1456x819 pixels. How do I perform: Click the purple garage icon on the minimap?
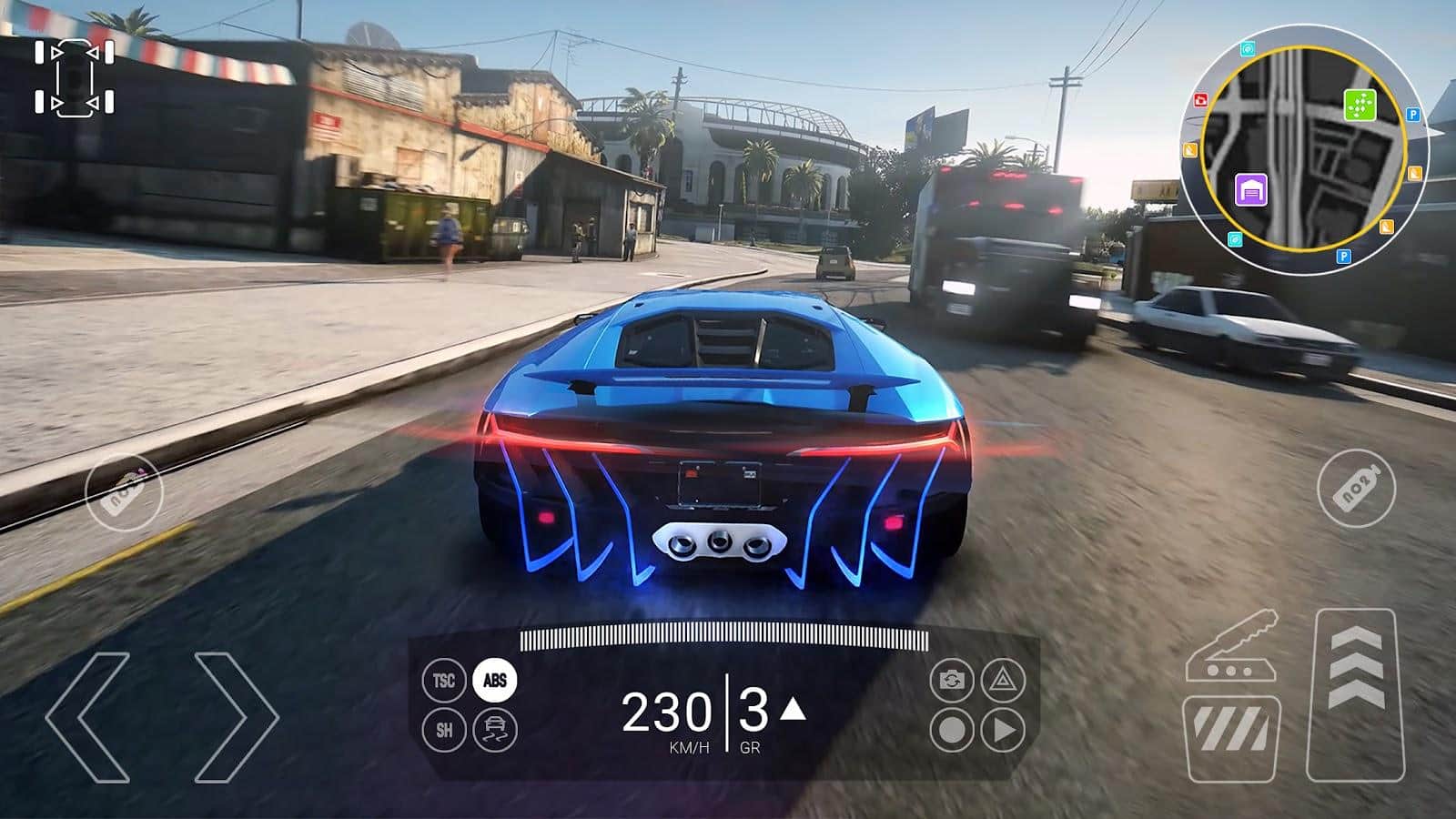pyautogui.click(x=1251, y=191)
